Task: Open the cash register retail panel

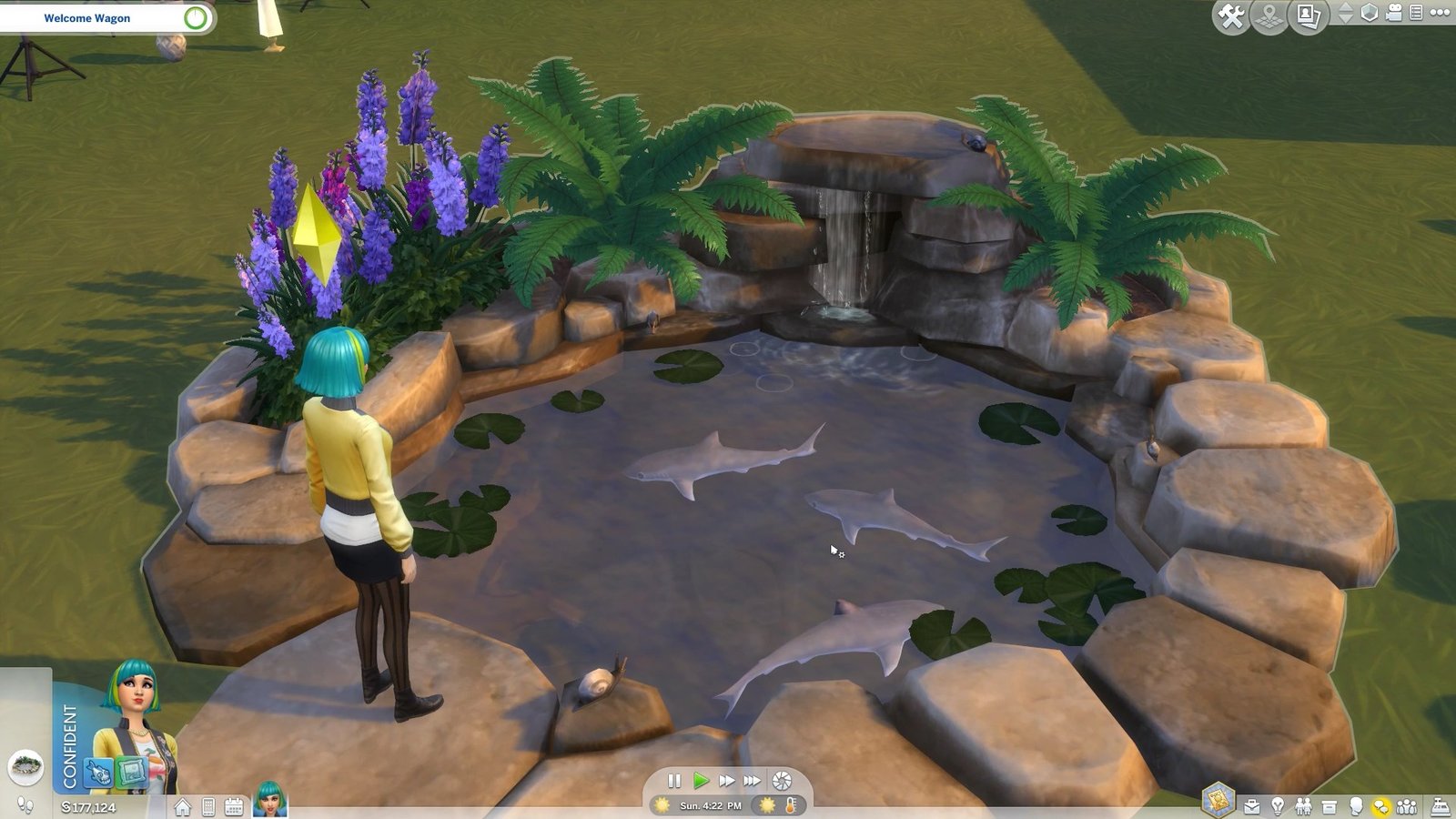Action: click(1441, 806)
